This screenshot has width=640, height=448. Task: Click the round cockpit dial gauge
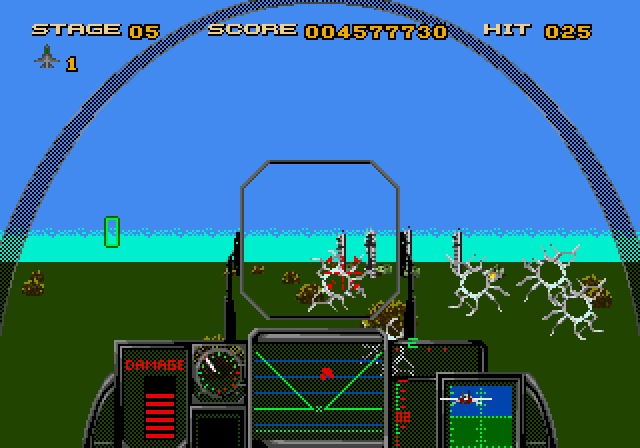tap(218, 372)
